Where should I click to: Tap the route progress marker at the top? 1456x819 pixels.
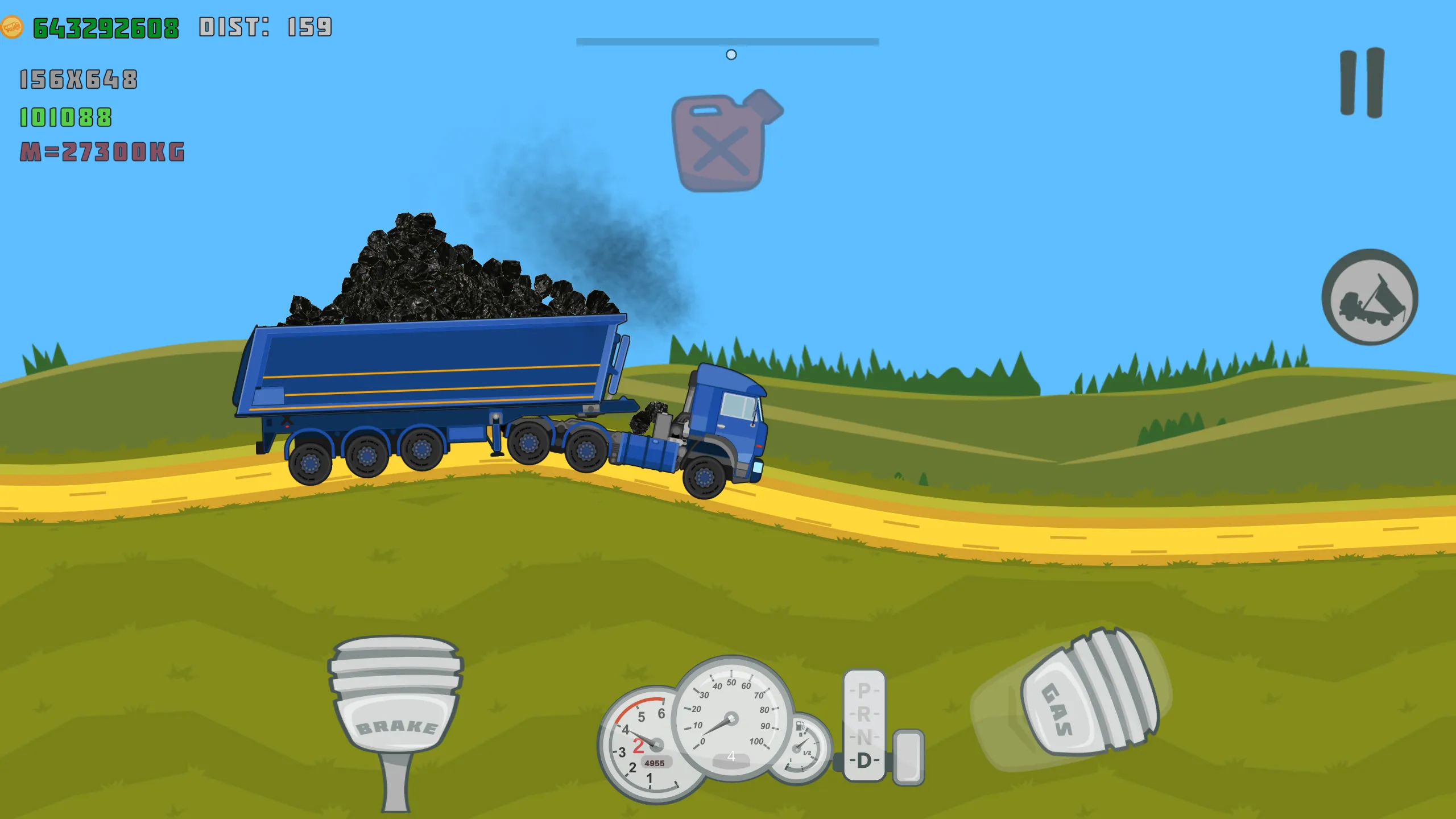(730, 55)
